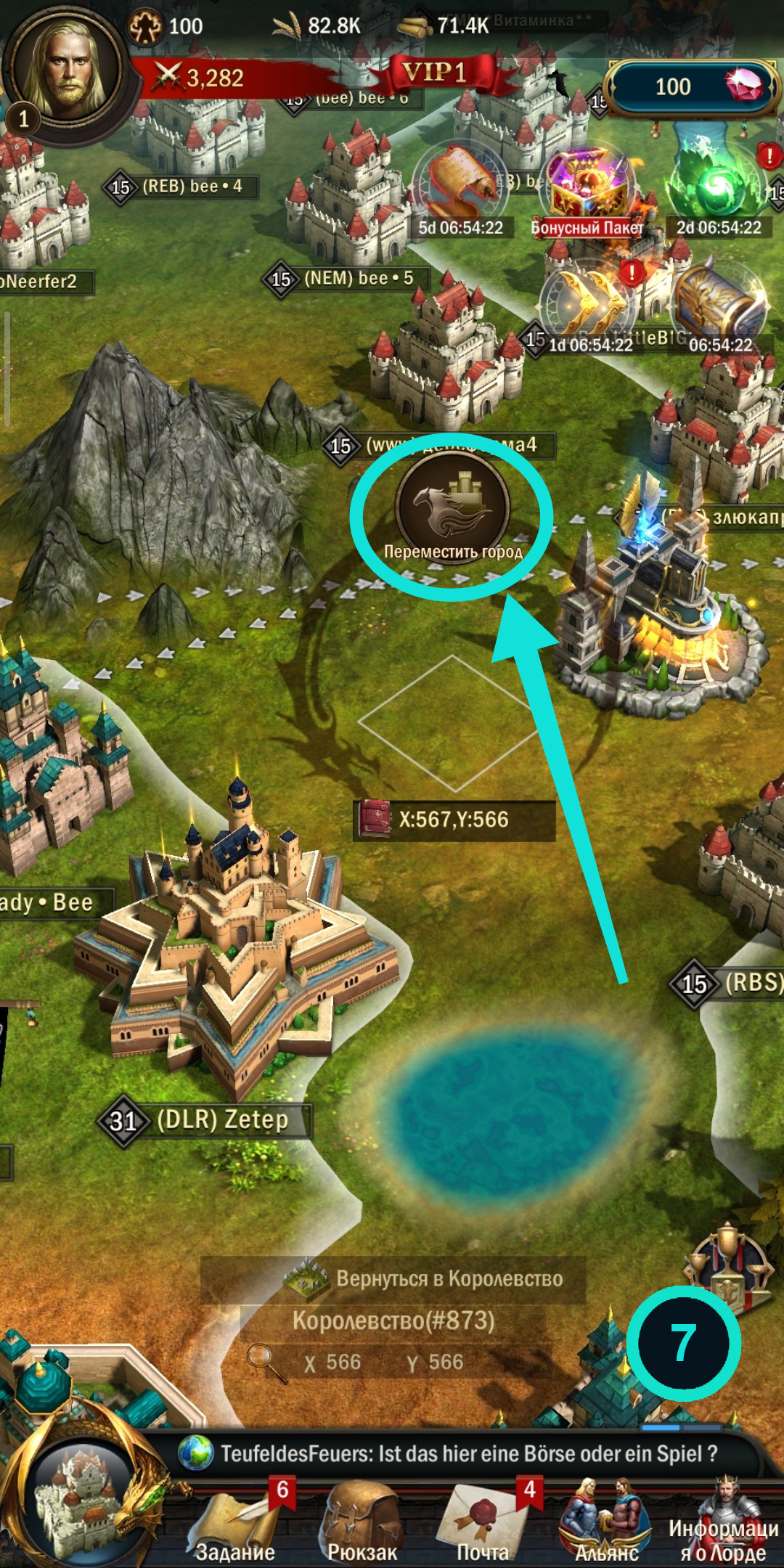The height and width of the screenshot is (1568, 784).
Task: Open the Задание quests menu
Action: [234, 1524]
